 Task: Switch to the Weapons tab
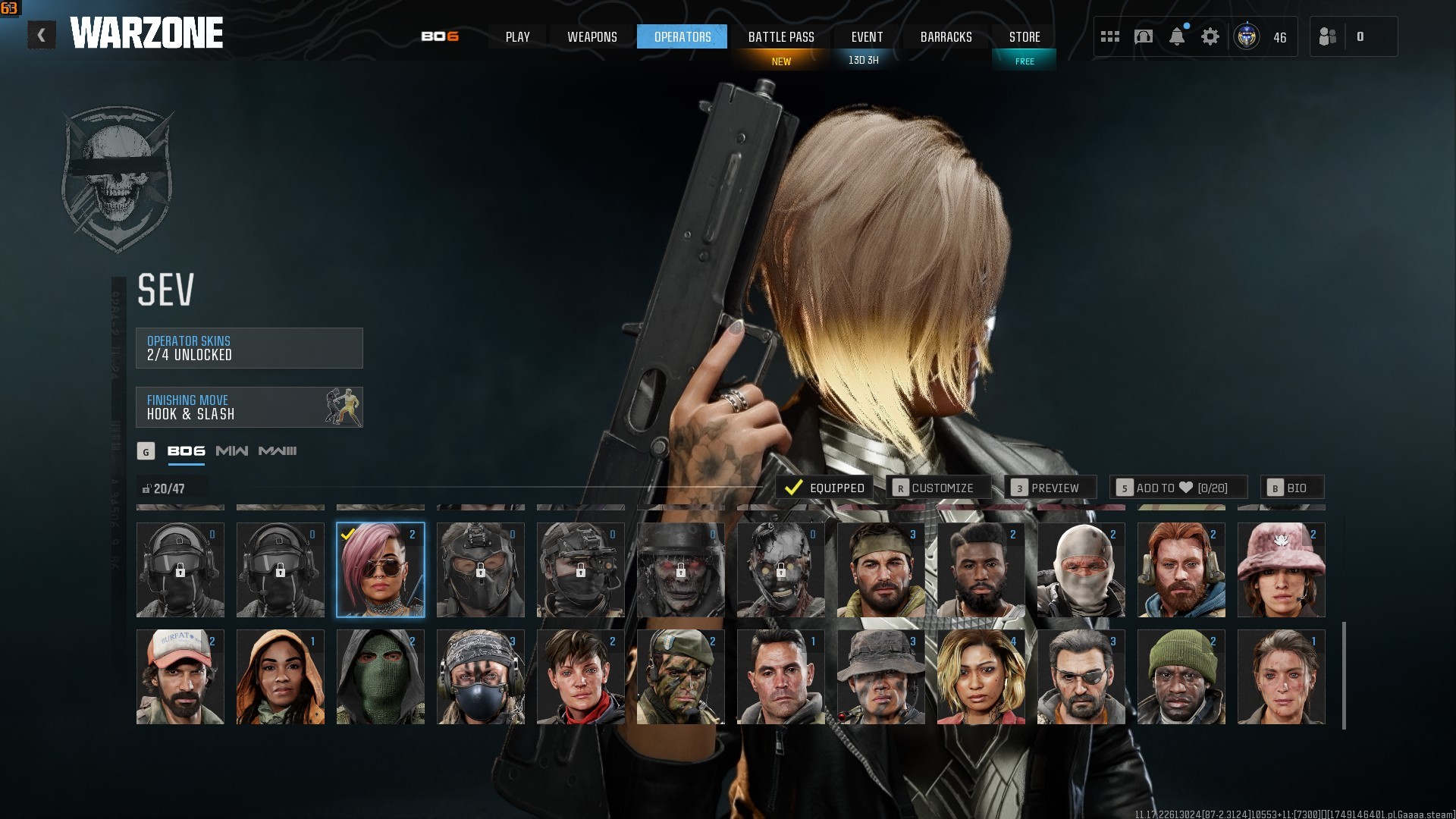(x=591, y=36)
